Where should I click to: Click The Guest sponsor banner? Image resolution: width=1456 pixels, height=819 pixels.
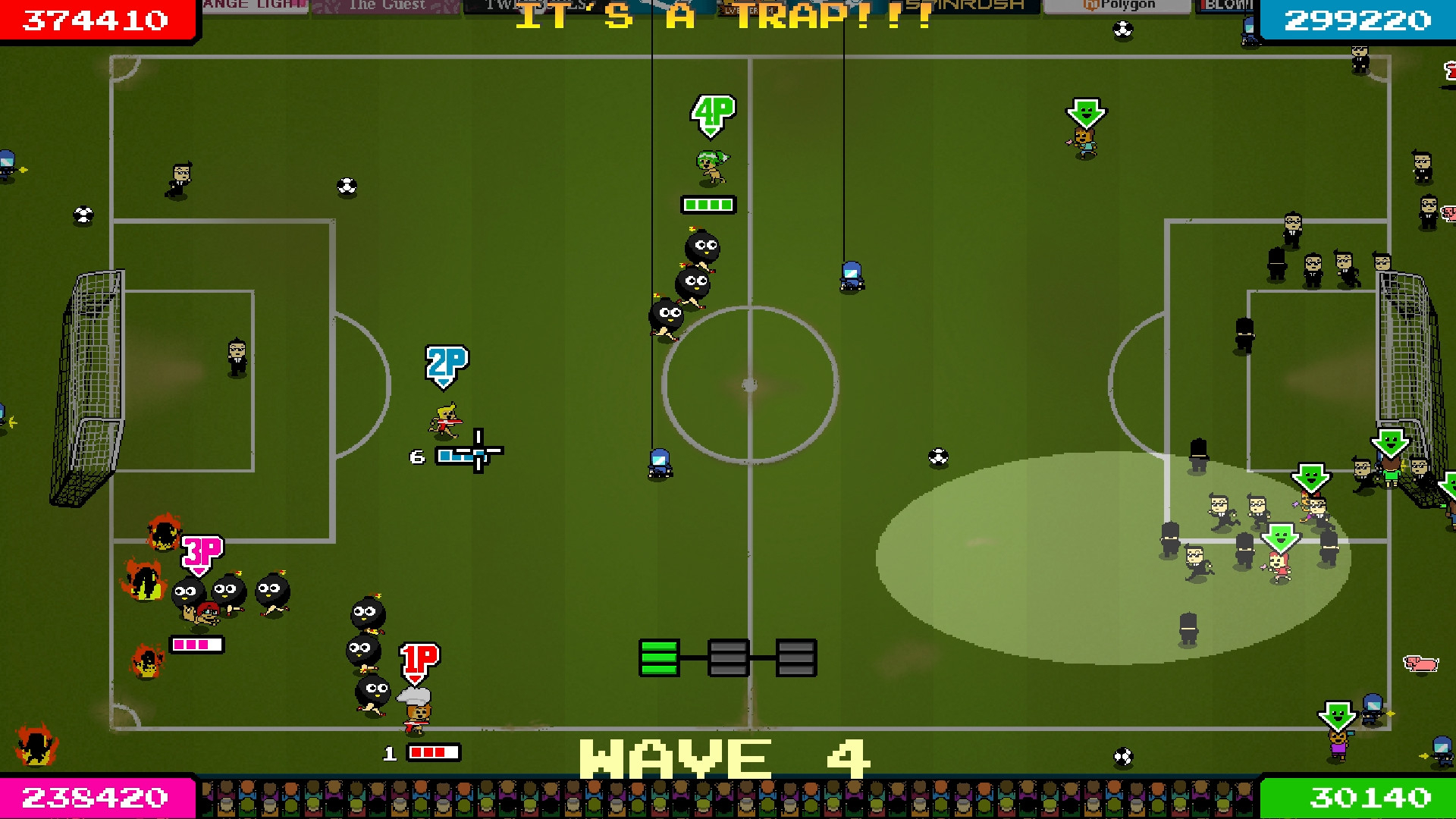pos(388,6)
